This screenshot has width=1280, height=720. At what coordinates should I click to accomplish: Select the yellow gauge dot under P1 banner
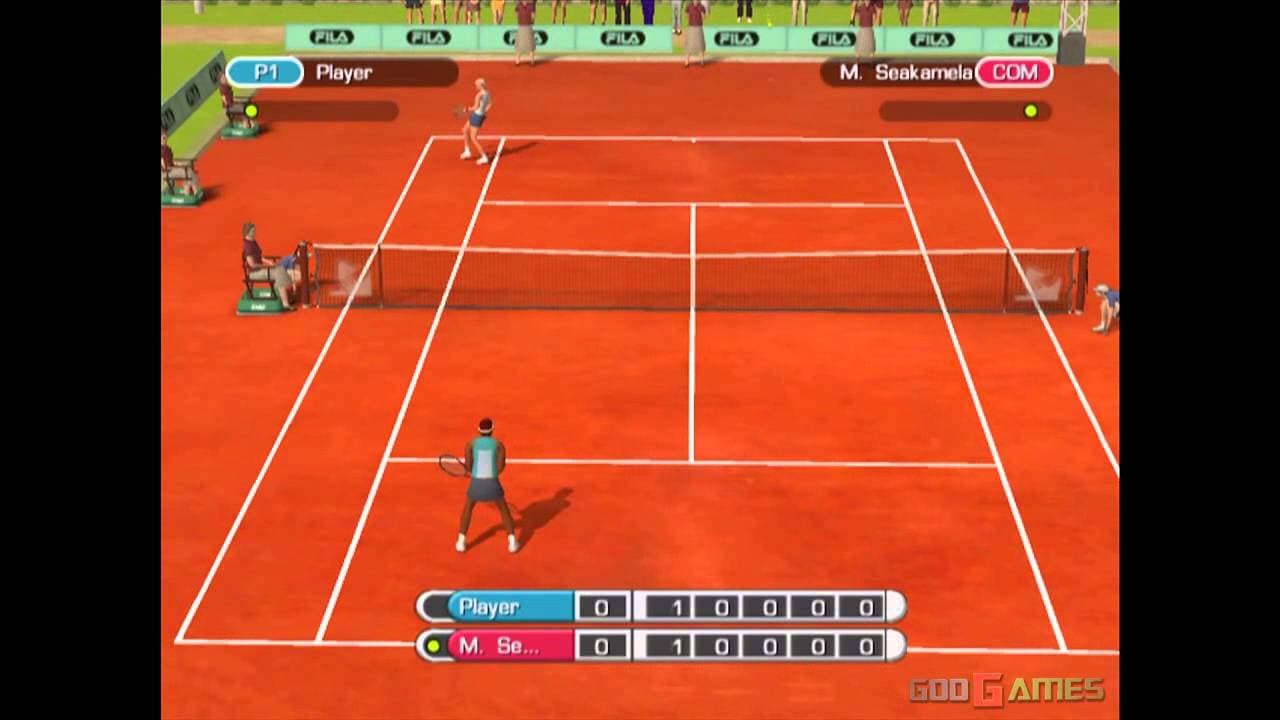[253, 109]
